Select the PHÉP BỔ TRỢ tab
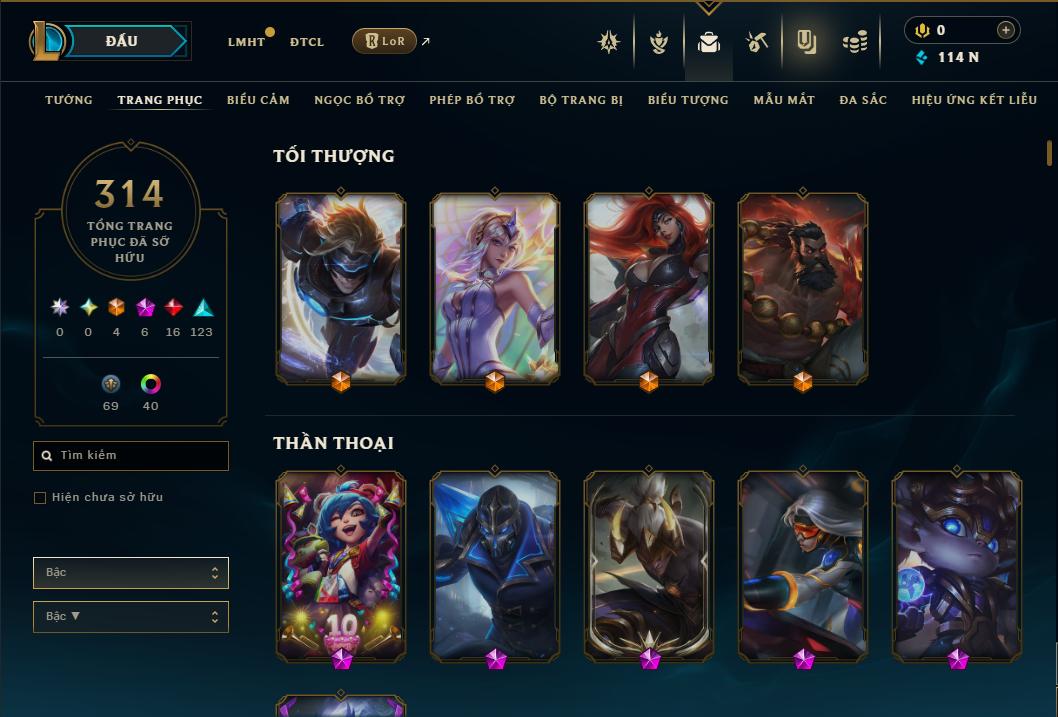 (472, 100)
